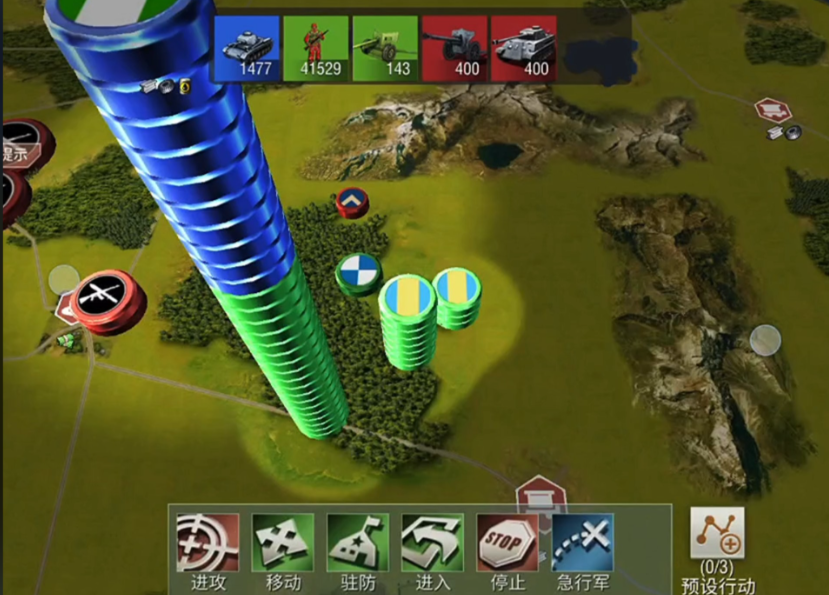Open the 提示 hints button
Image resolution: width=829 pixels, height=595 pixels.
coord(18,146)
